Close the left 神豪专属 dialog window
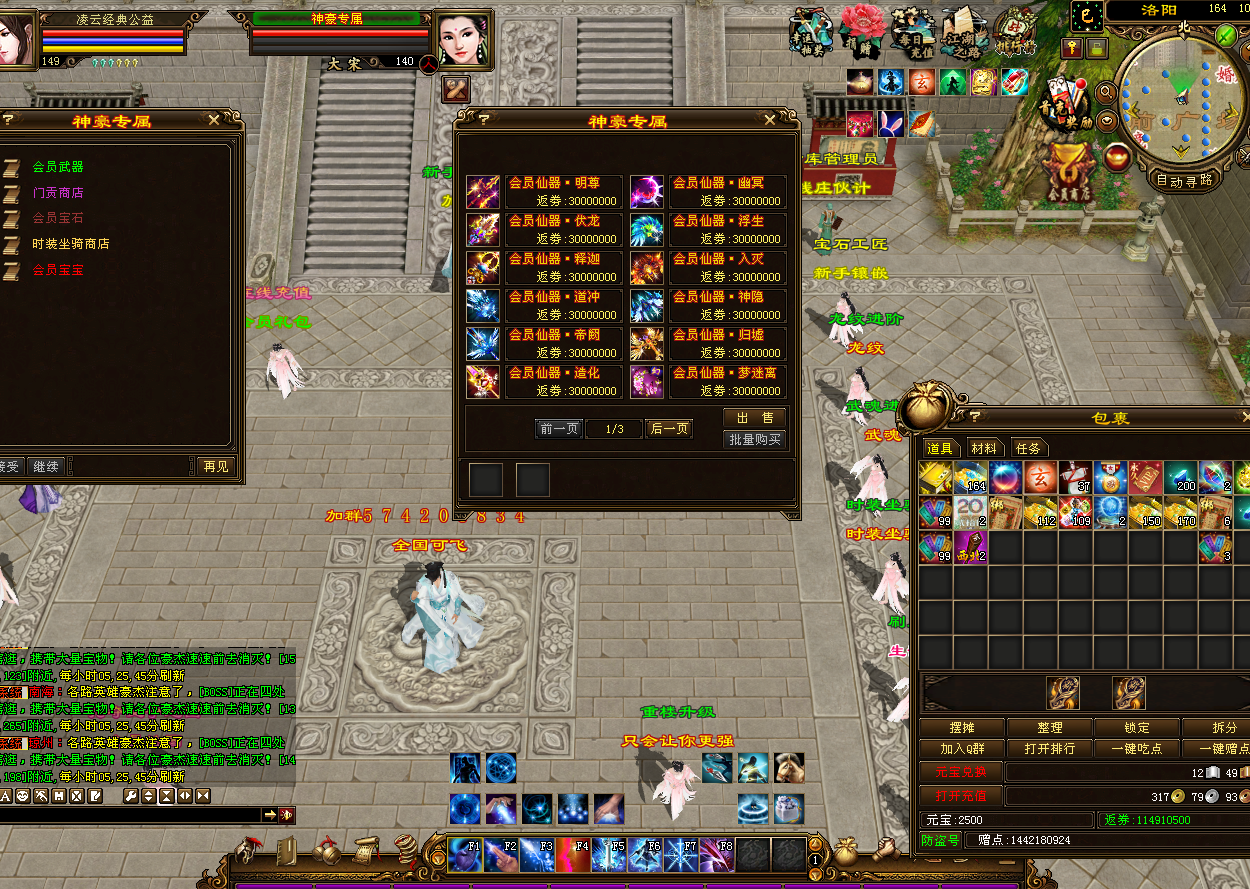 pyautogui.click(x=214, y=119)
